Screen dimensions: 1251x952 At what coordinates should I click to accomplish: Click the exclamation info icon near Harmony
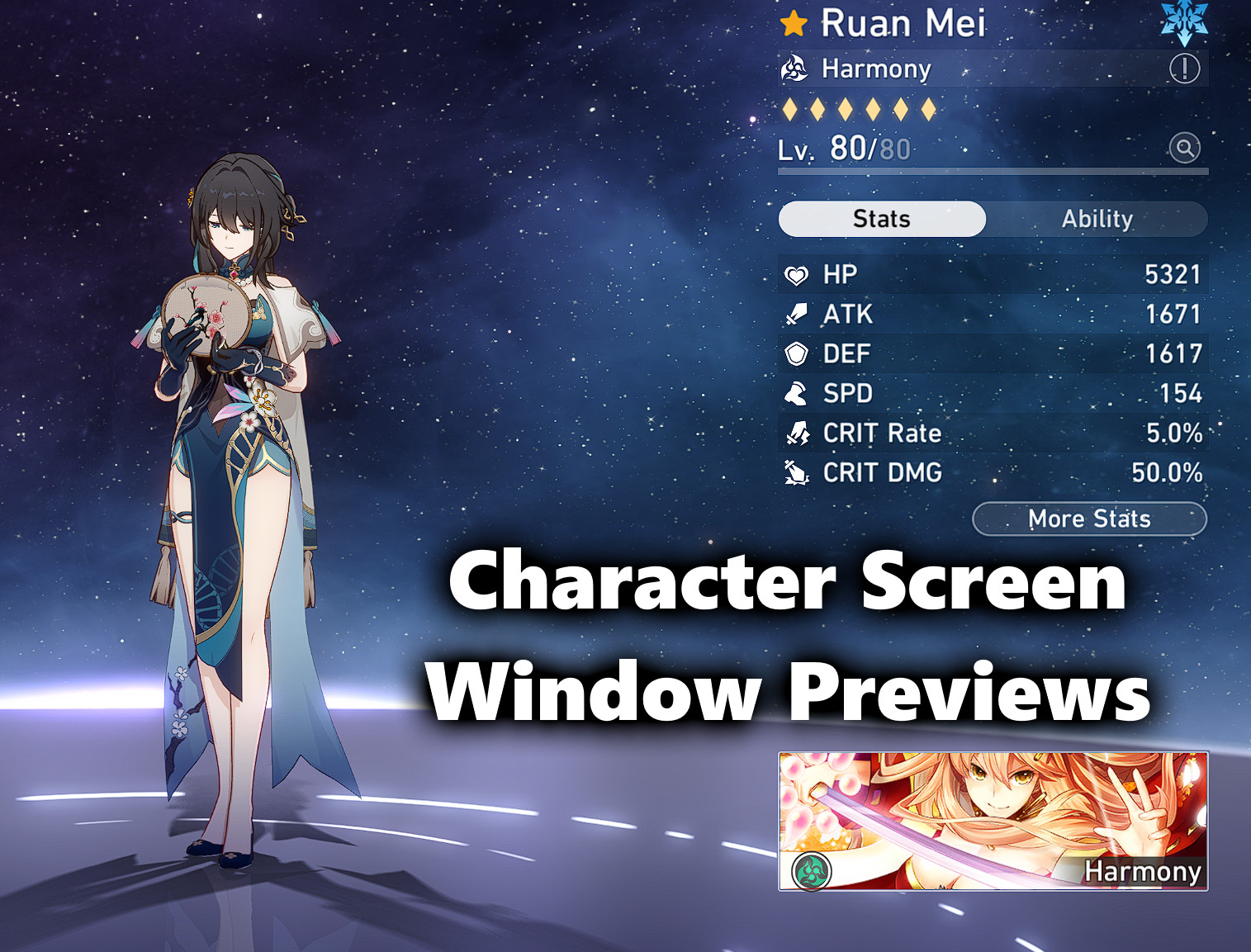point(1184,69)
